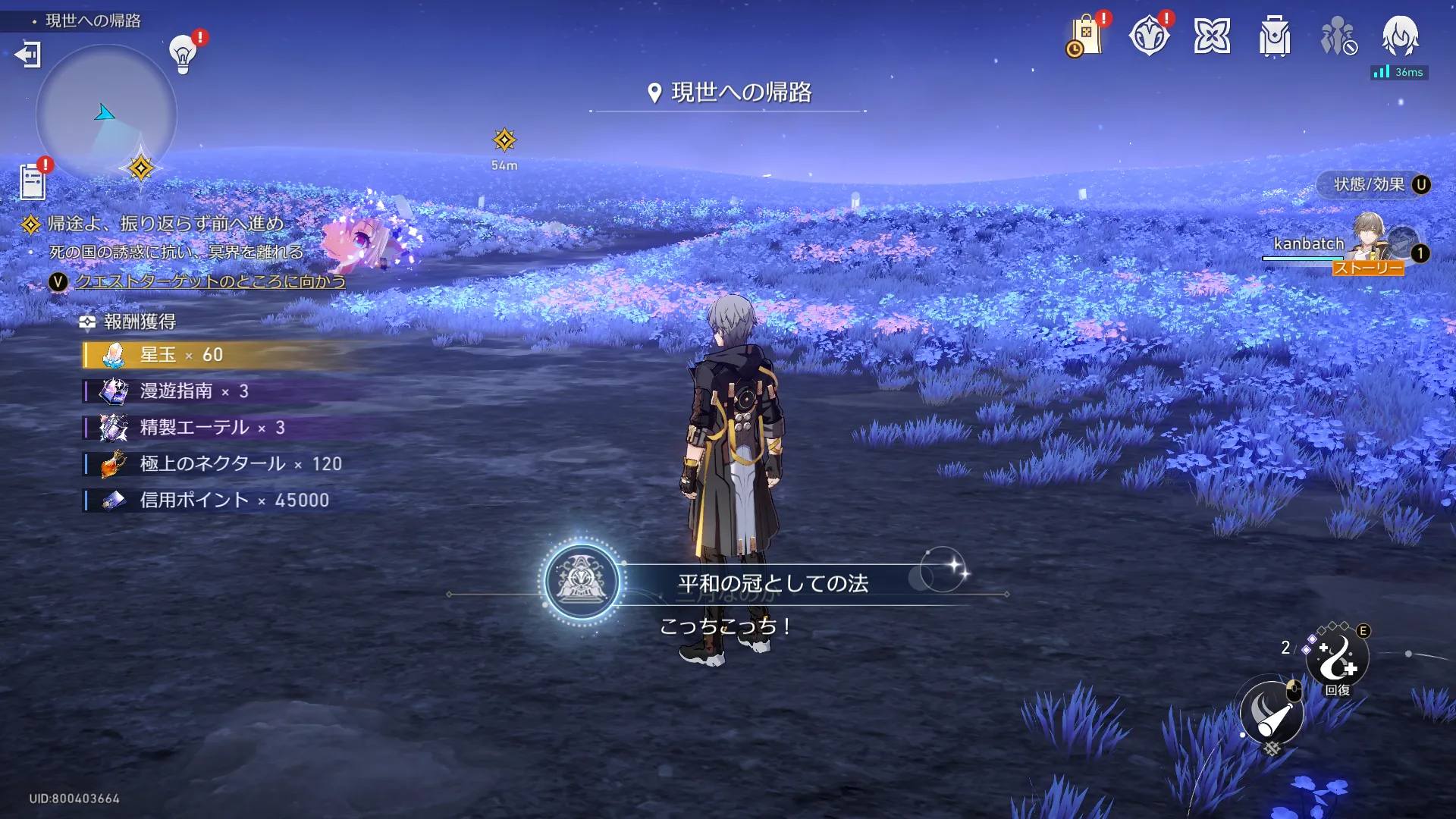Open the character head menu icon
This screenshot has height=819, width=1456.
(x=1400, y=35)
